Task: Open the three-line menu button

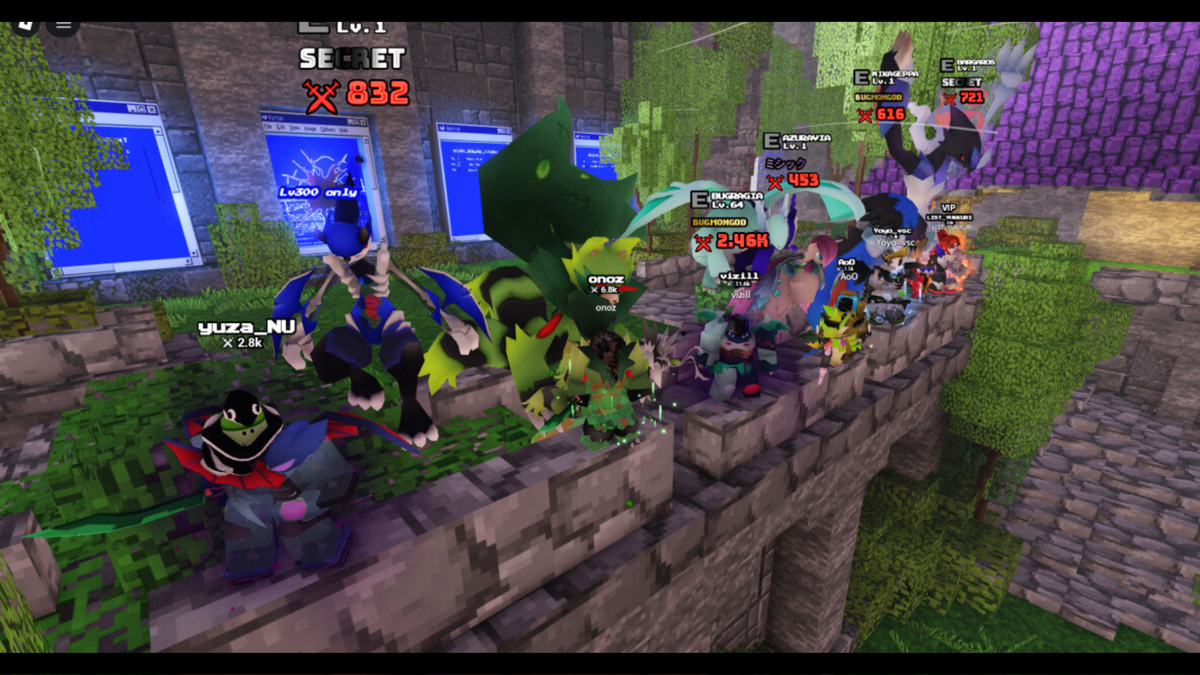Action: coord(63,25)
